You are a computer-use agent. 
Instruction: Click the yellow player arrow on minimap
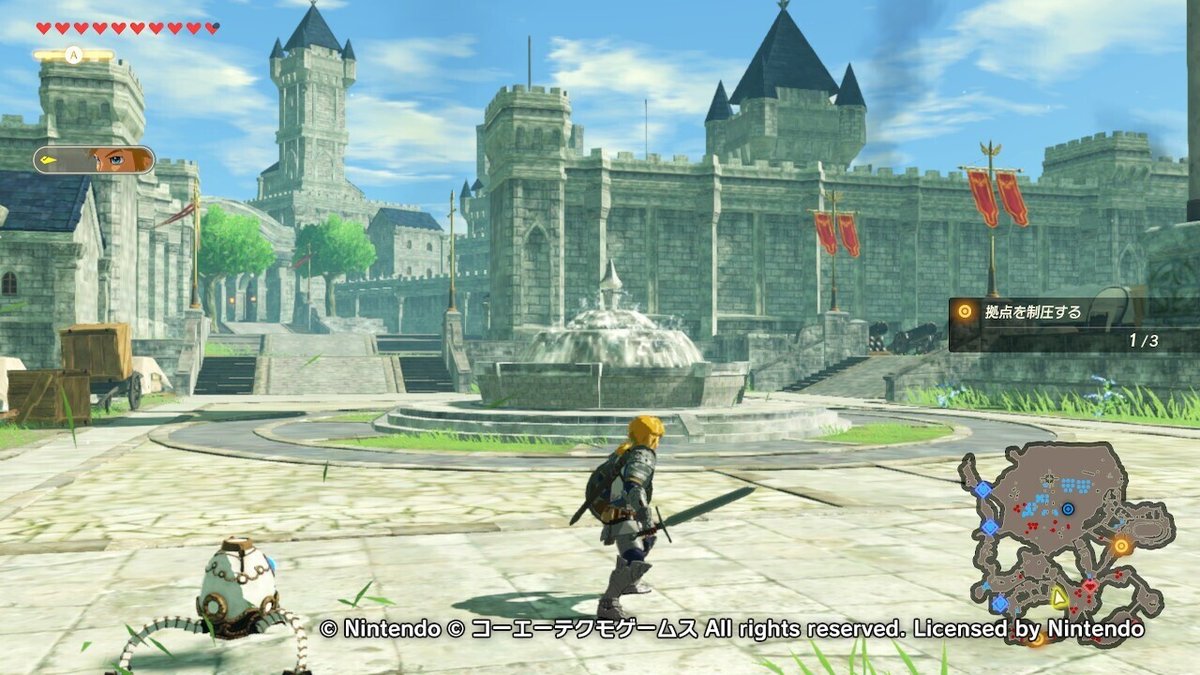1059,598
